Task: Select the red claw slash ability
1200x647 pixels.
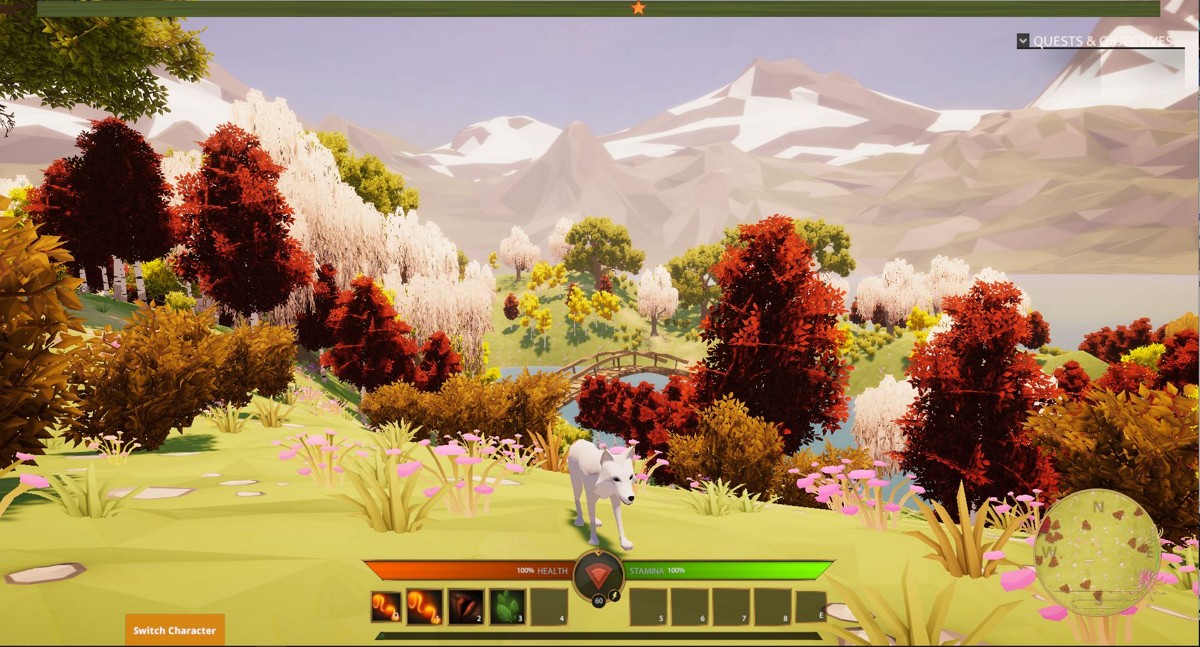Action: pos(465,607)
